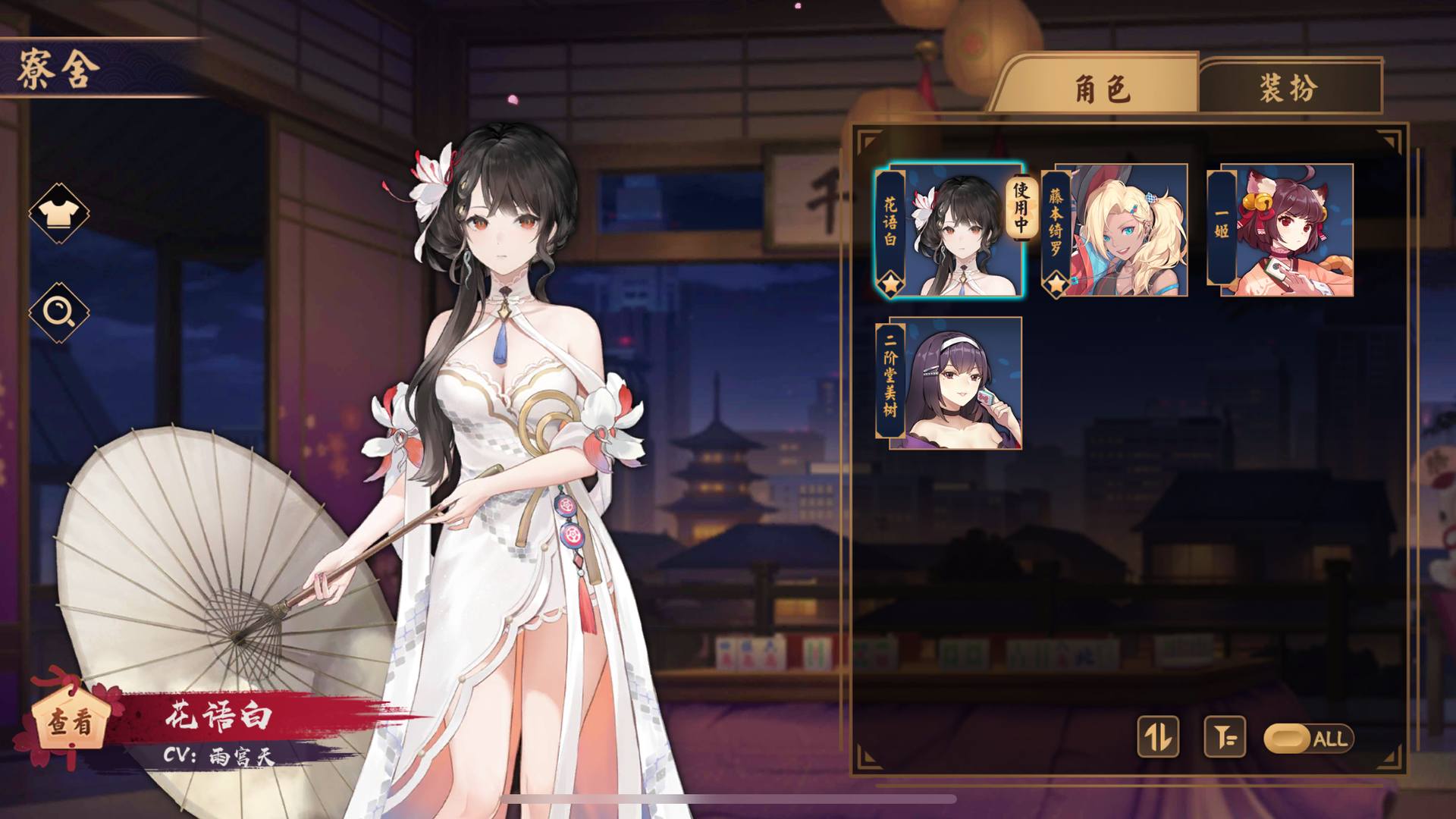This screenshot has width=1456, height=819.
Task: Select the 二阶堂美树 character card
Action: click(949, 384)
